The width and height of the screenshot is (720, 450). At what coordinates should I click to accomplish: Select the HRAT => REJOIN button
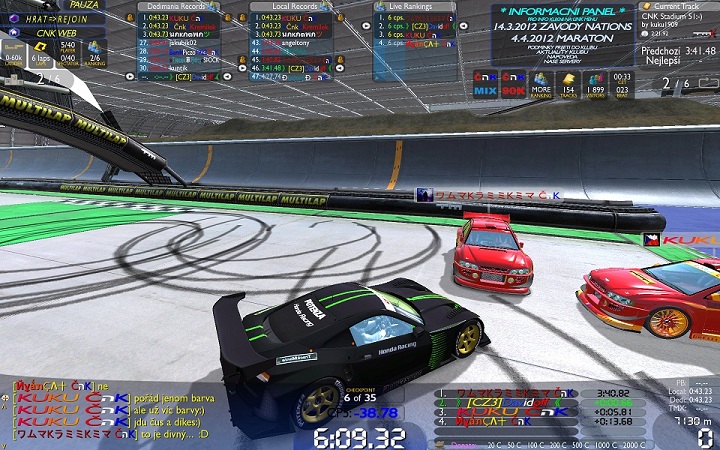(56, 19)
